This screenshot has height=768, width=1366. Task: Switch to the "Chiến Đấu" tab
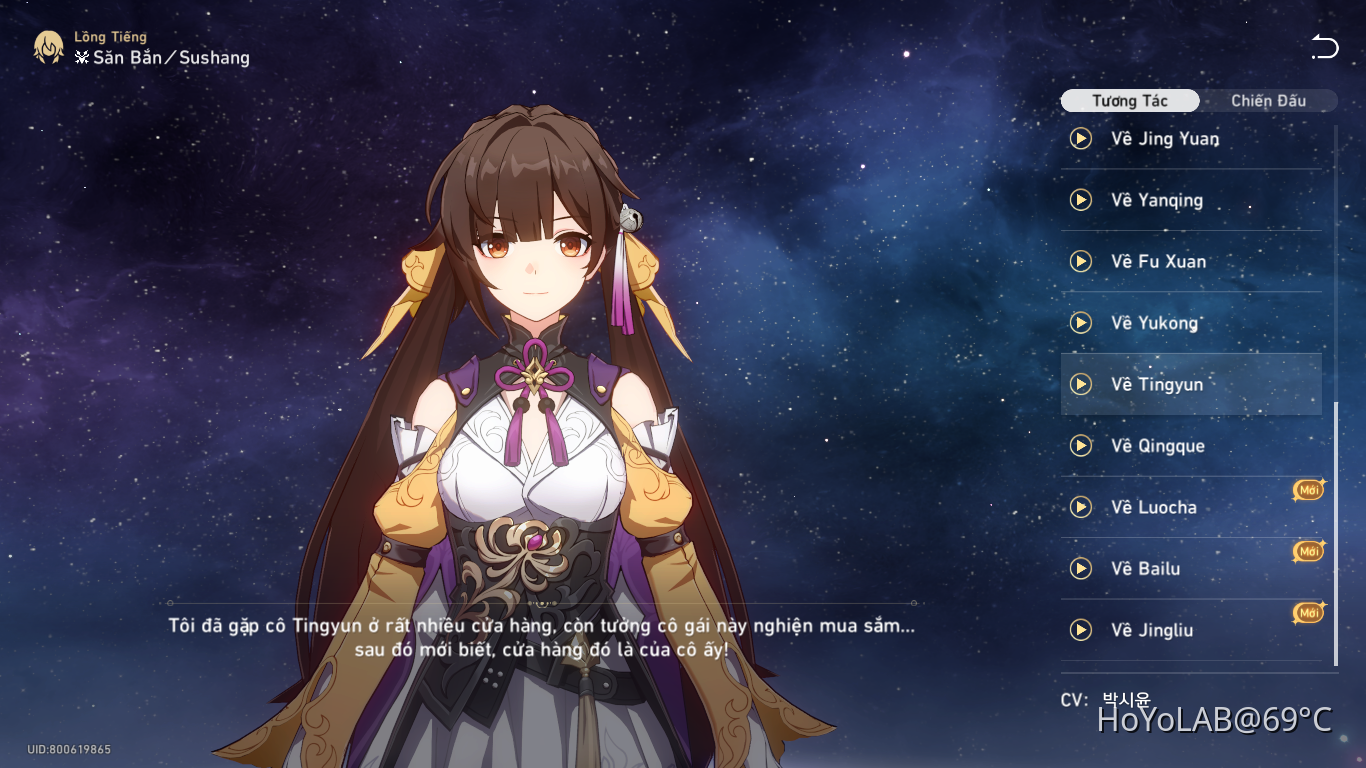coord(1268,100)
